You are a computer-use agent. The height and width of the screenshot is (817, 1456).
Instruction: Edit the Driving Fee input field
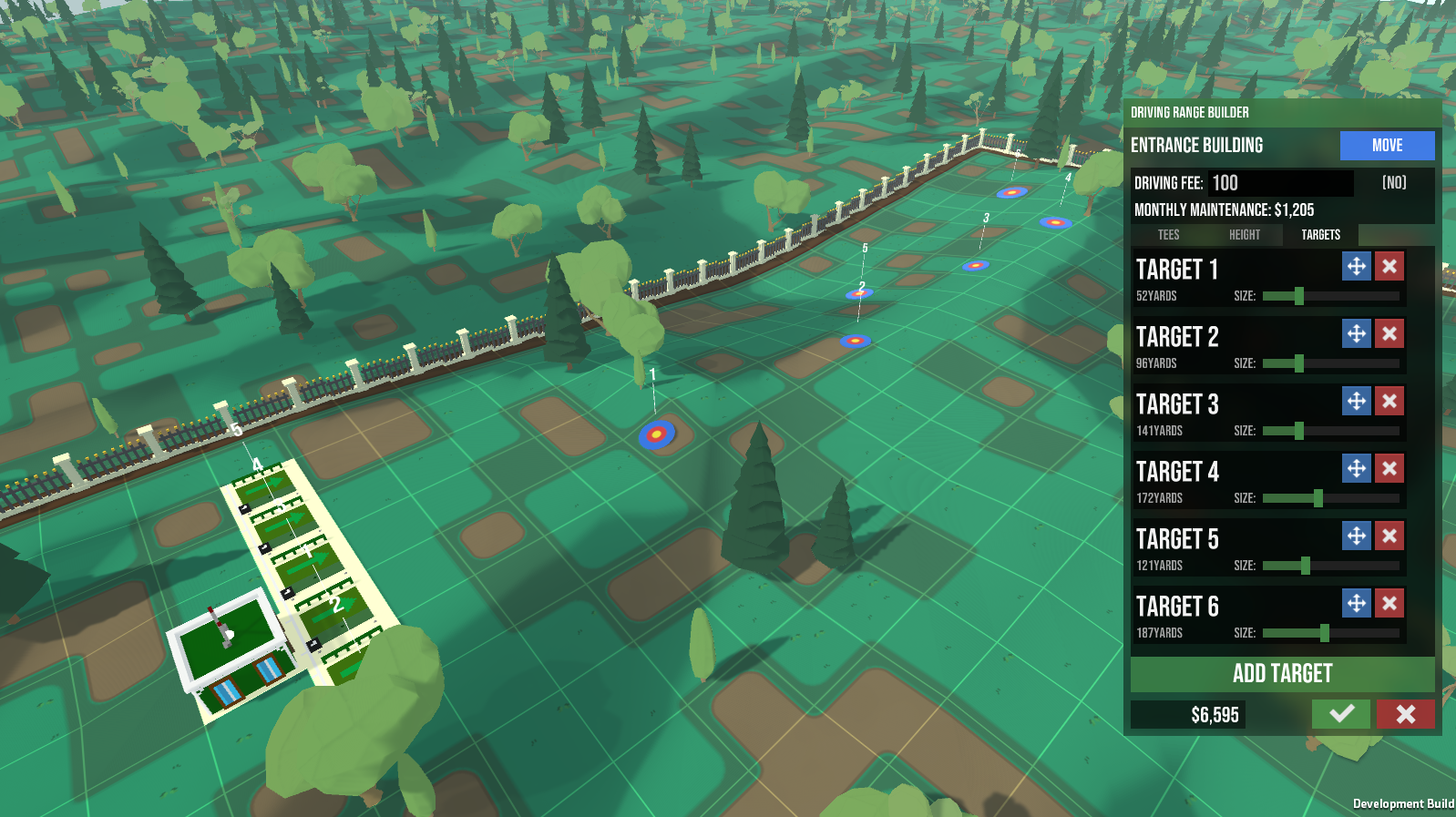1280,183
